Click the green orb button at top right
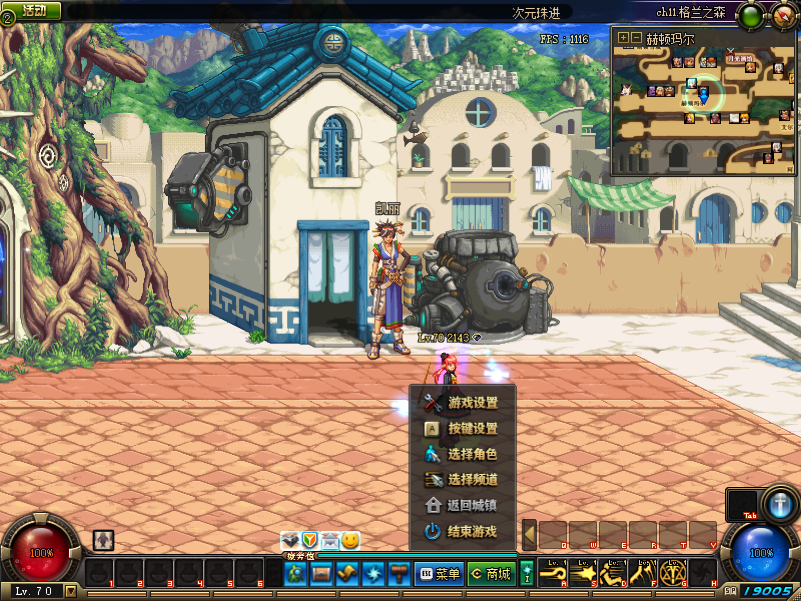Viewport: 801px width, 601px height. [749, 15]
